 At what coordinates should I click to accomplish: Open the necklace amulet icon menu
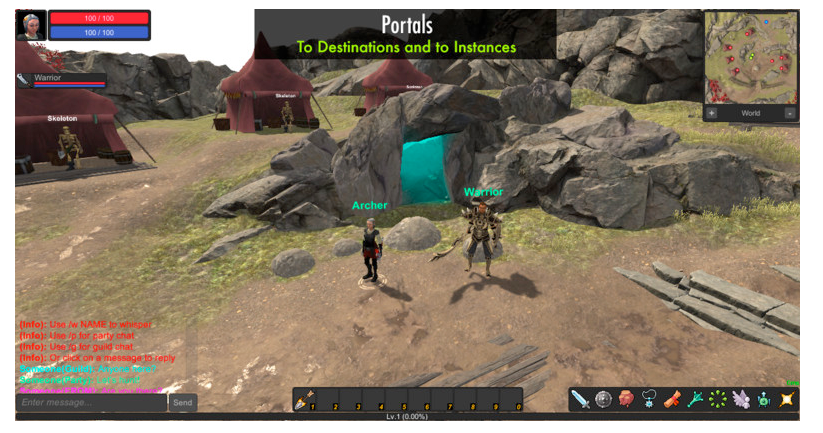649,400
